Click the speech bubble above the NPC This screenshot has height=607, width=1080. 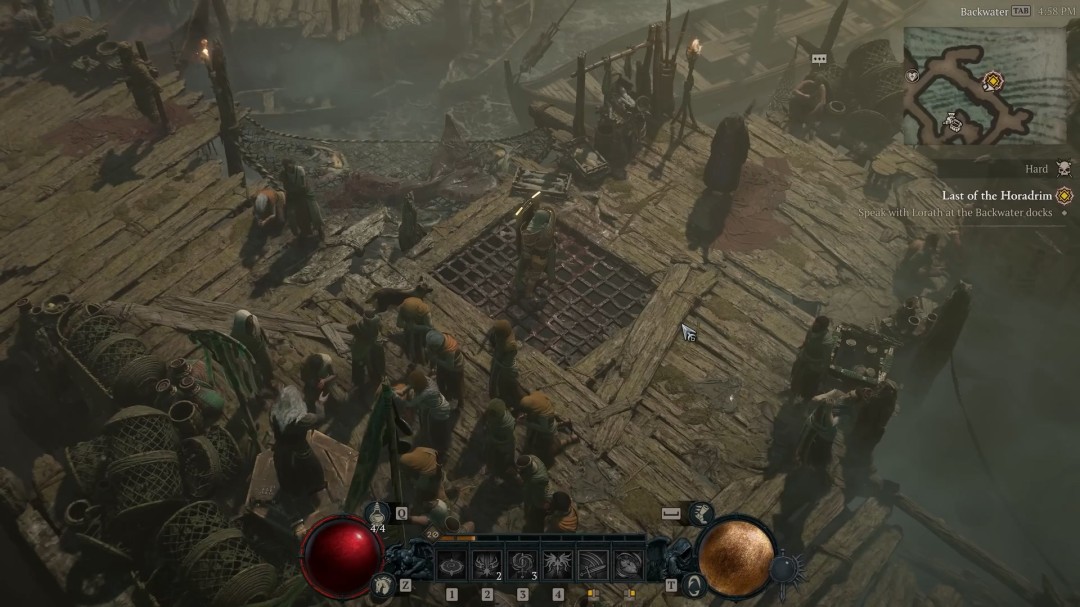pyautogui.click(x=819, y=59)
